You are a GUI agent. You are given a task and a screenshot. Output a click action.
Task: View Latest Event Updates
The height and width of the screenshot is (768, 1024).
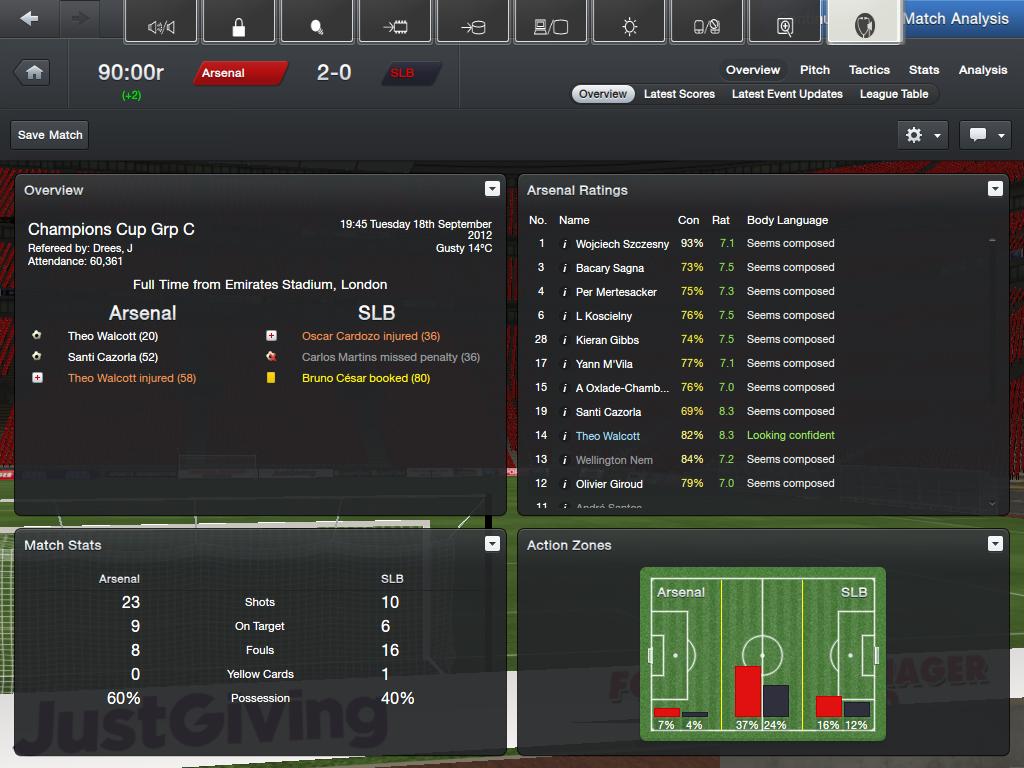click(x=787, y=94)
